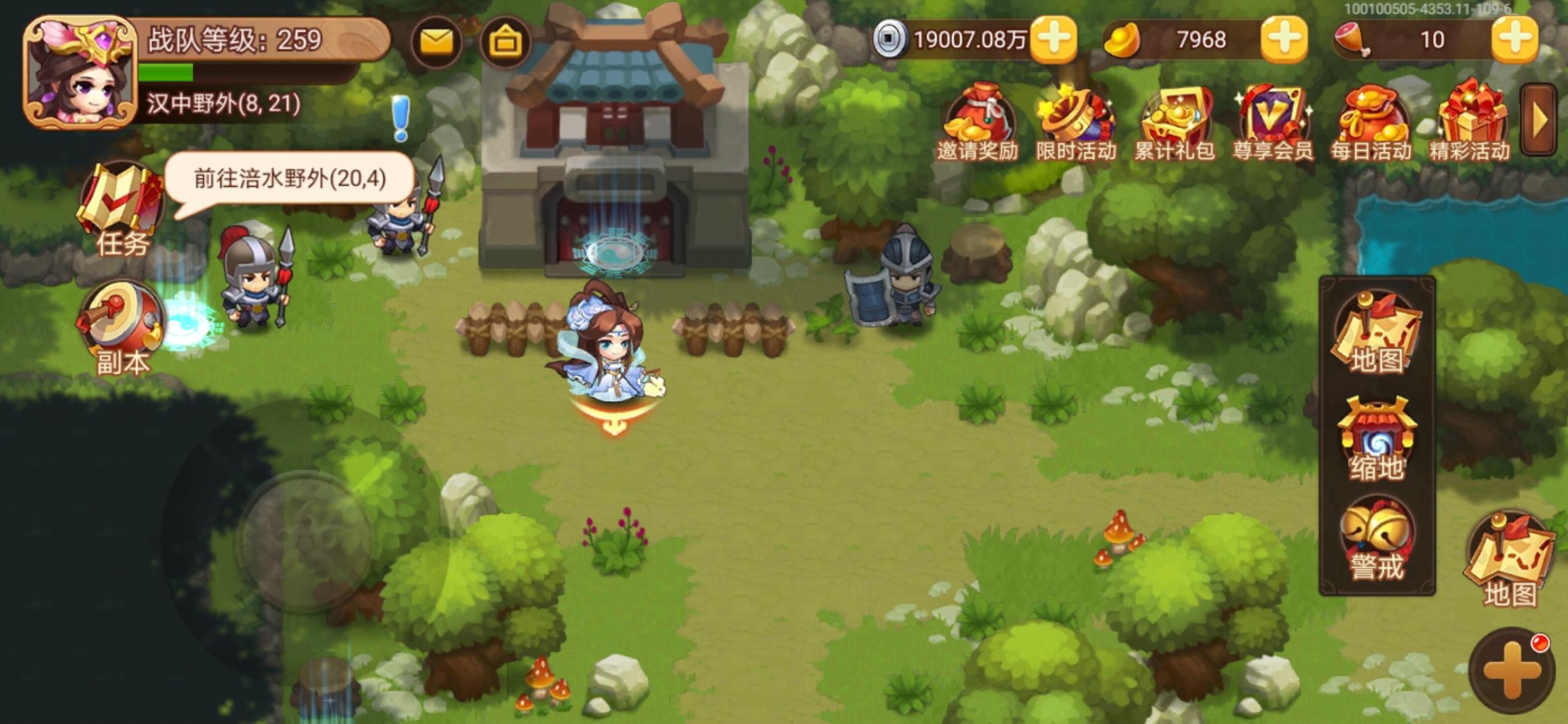Expand the home storage icon next to mail
The image size is (1568, 724).
507,40
